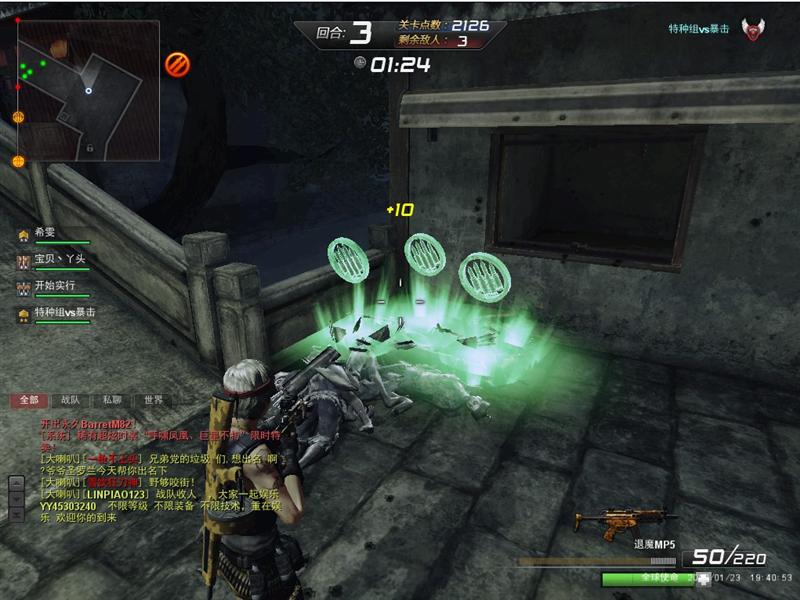Click the 退魔MP5 weapon icon
800x600 pixels.
610,520
